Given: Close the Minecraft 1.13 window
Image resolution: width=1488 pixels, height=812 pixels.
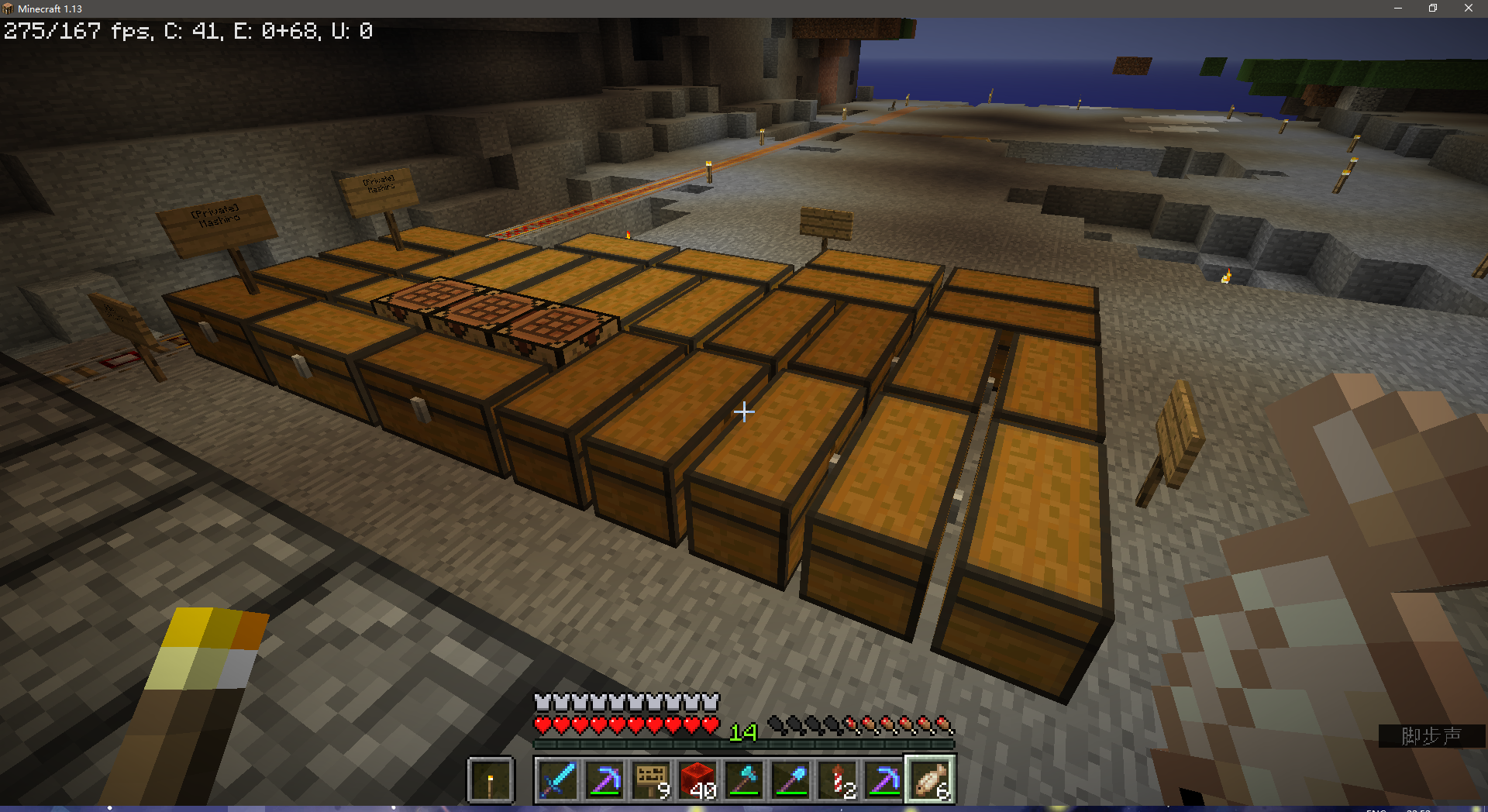Looking at the screenshot, I should click(1468, 9).
